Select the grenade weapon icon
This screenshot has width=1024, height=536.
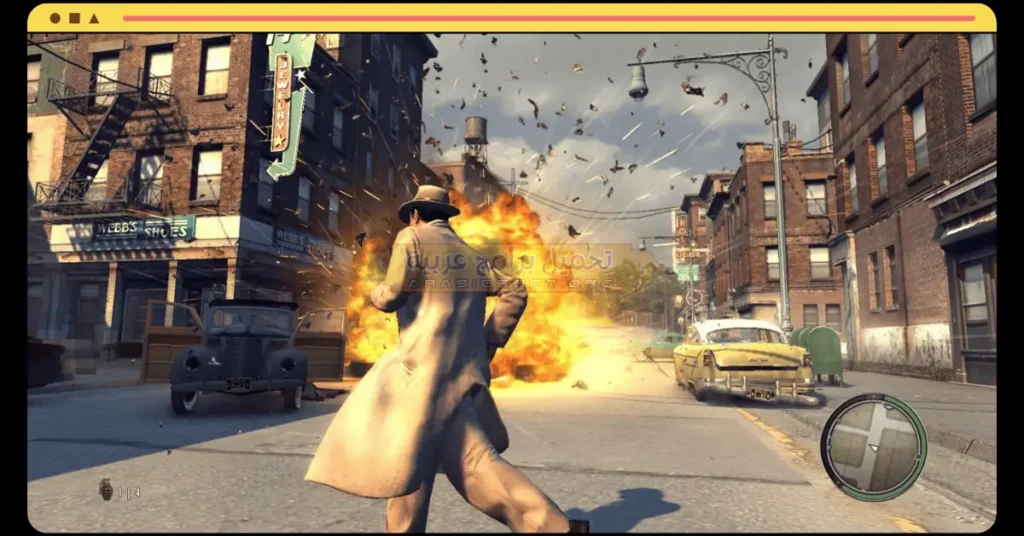106,489
